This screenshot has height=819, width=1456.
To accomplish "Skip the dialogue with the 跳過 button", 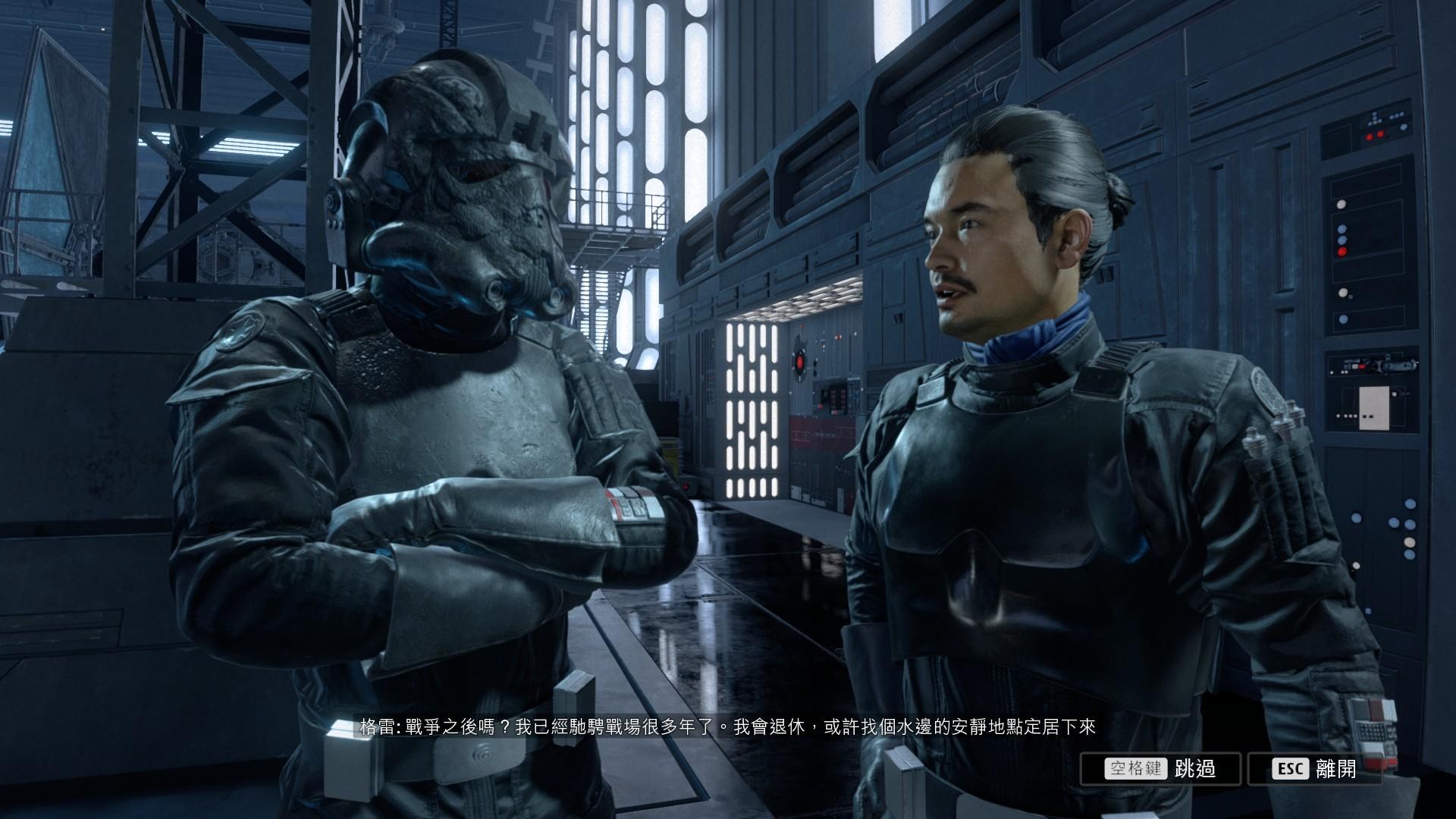I will (1160, 768).
